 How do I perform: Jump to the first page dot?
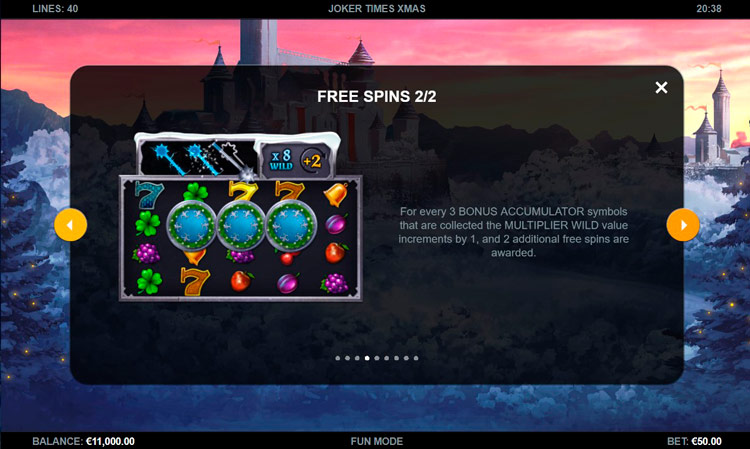point(337,357)
